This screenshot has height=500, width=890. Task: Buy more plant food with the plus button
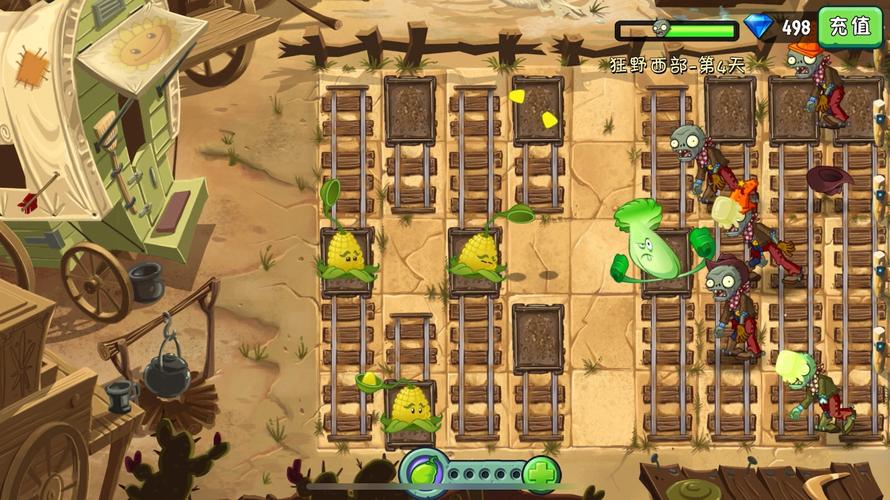pos(541,472)
